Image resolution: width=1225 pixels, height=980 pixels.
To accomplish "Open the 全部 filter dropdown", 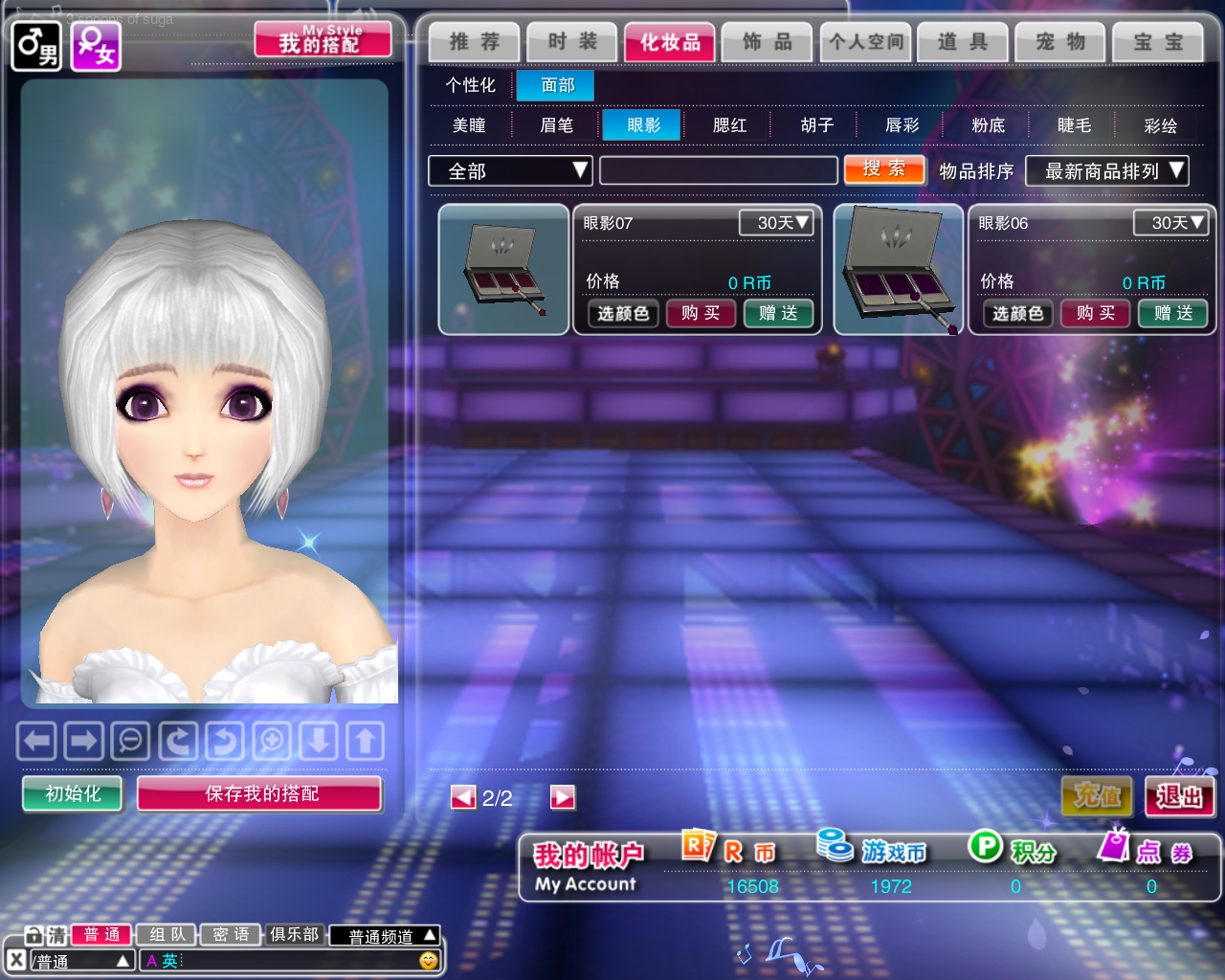I will click(510, 171).
